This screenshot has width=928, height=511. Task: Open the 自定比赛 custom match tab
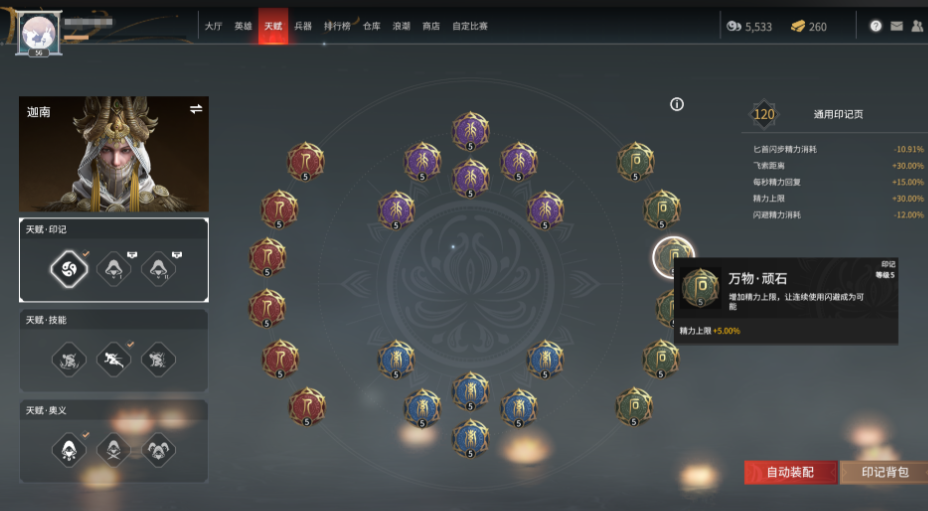(x=470, y=26)
